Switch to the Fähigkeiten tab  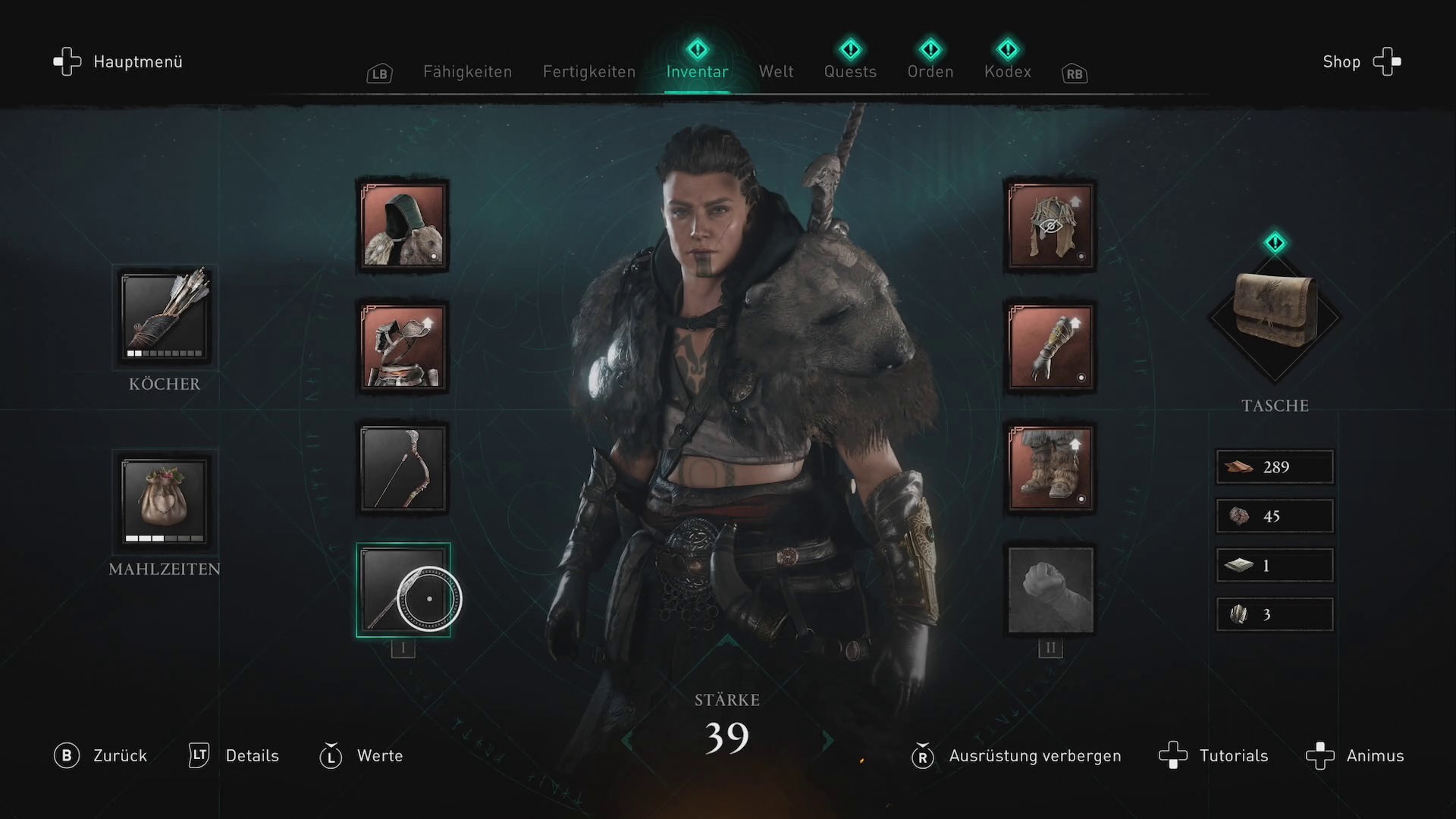point(467,72)
